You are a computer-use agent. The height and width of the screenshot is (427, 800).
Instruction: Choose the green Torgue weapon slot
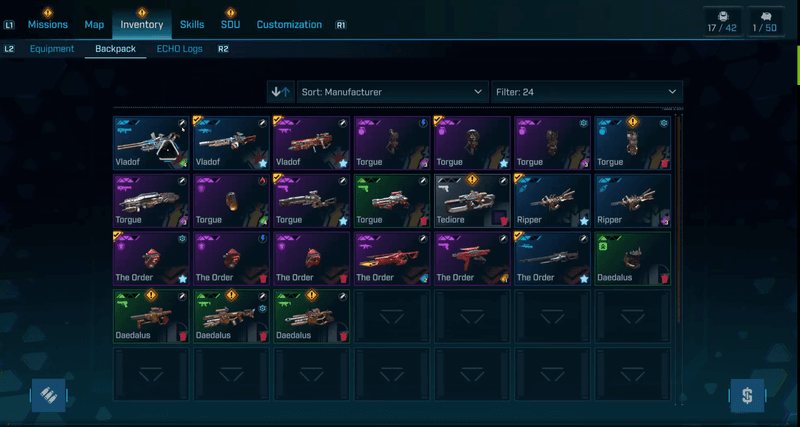pyautogui.click(x=392, y=200)
